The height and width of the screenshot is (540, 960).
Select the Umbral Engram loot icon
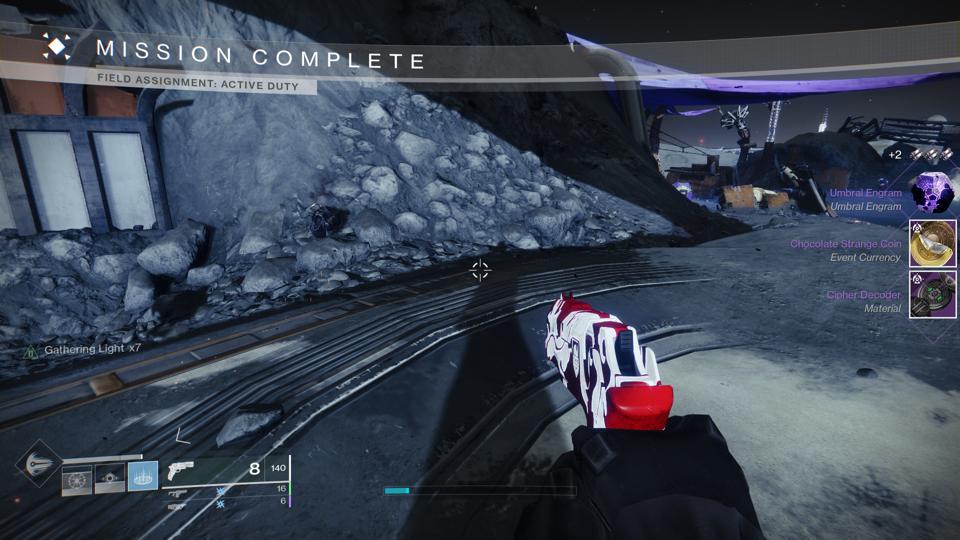coord(932,193)
